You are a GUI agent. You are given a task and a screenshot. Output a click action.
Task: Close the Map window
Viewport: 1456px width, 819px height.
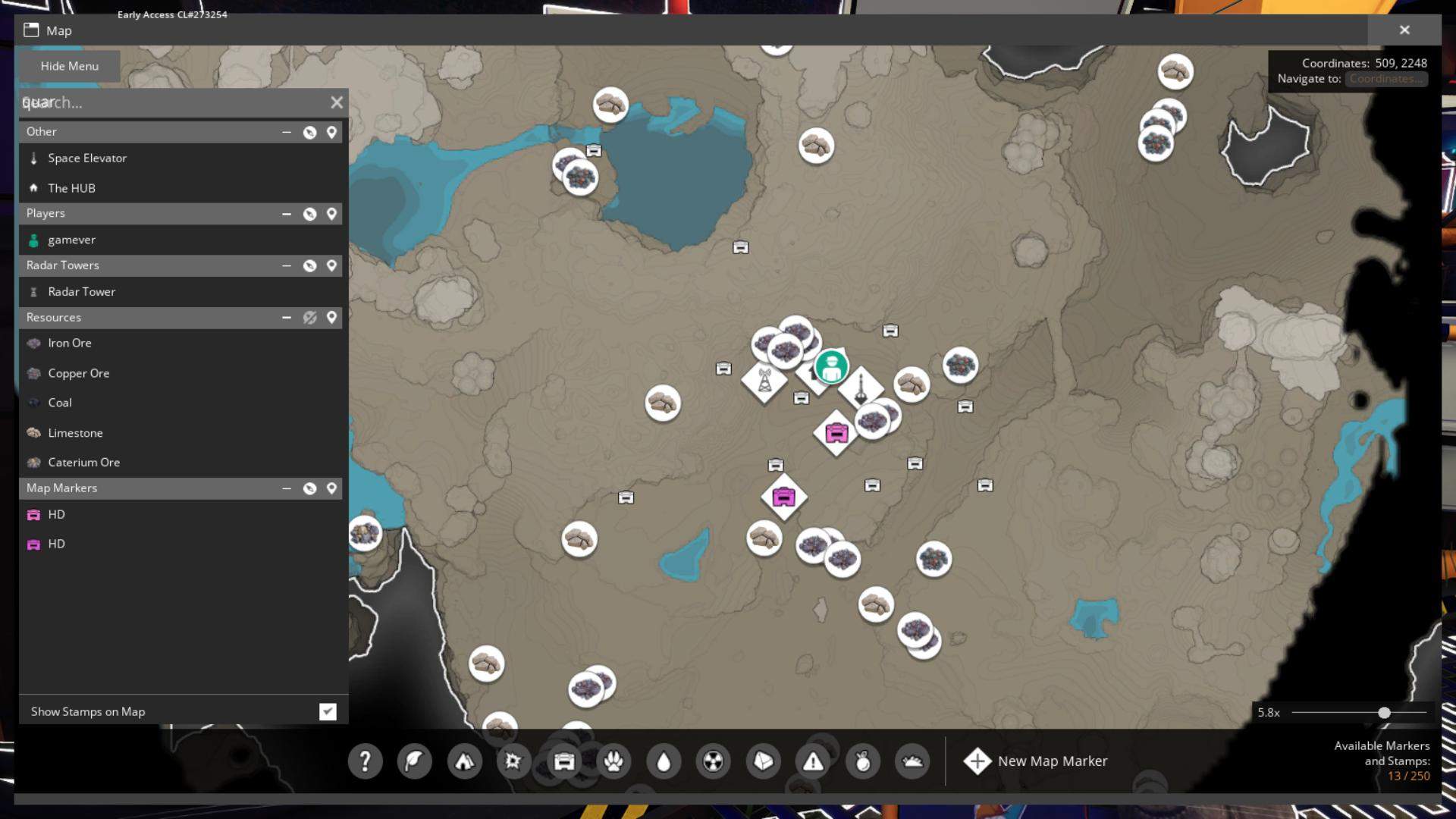pyautogui.click(x=1404, y=30)
